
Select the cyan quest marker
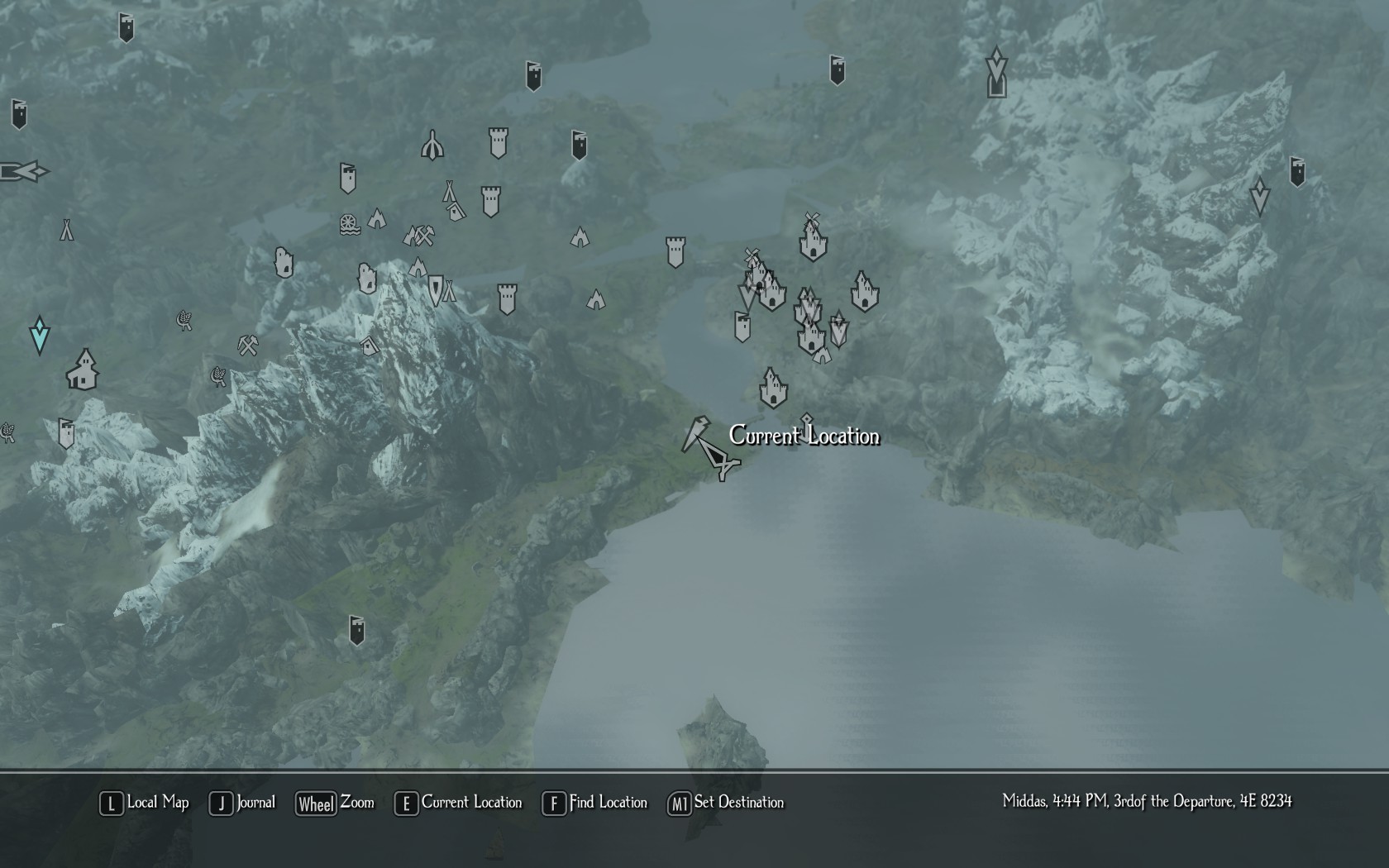(x=39, y=334)
